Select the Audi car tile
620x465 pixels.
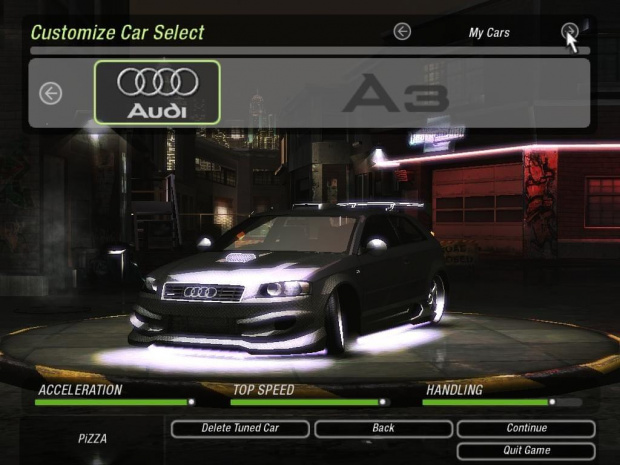tap(157, 92)
